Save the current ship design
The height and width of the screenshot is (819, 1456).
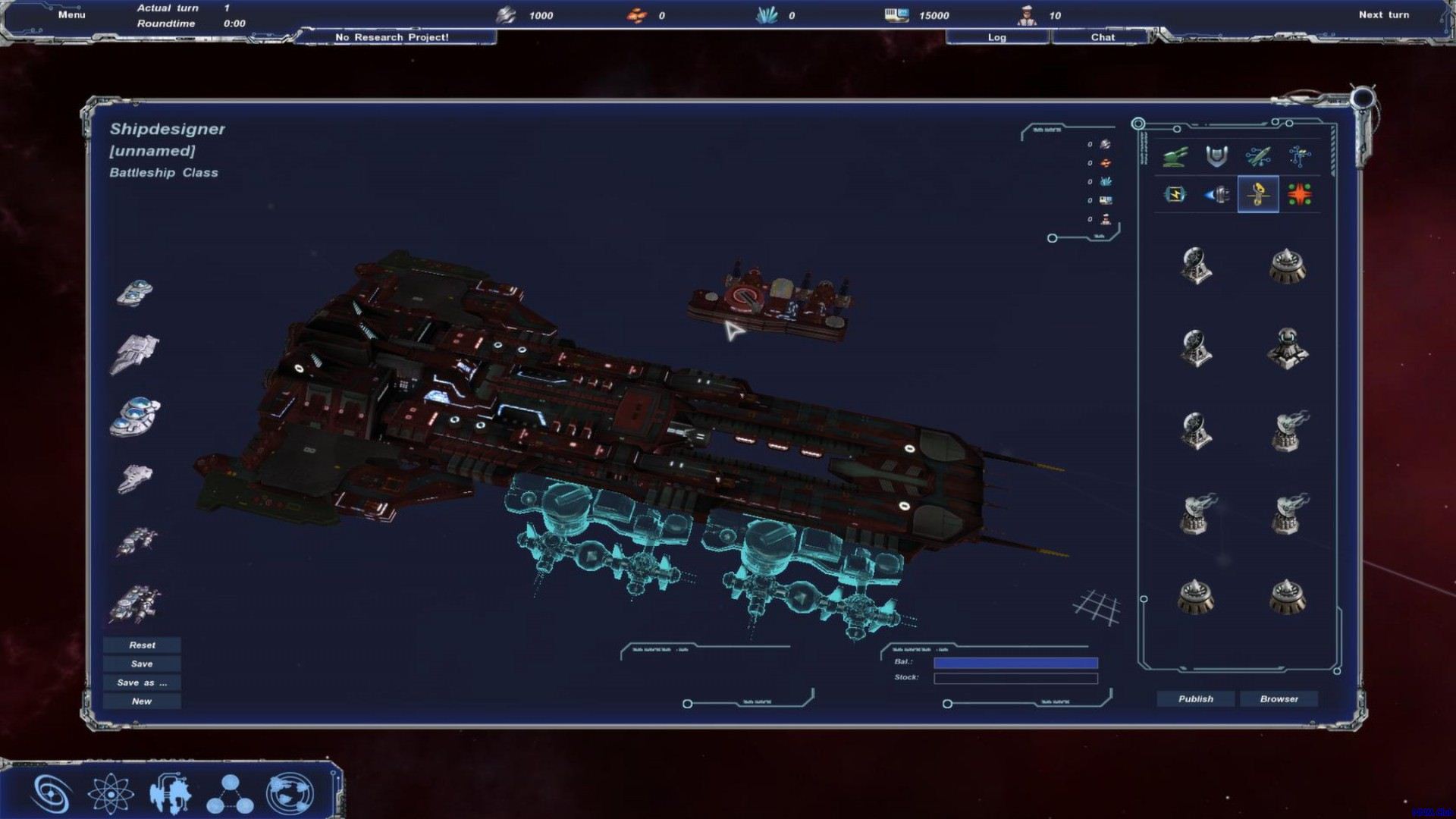(142, 664)
